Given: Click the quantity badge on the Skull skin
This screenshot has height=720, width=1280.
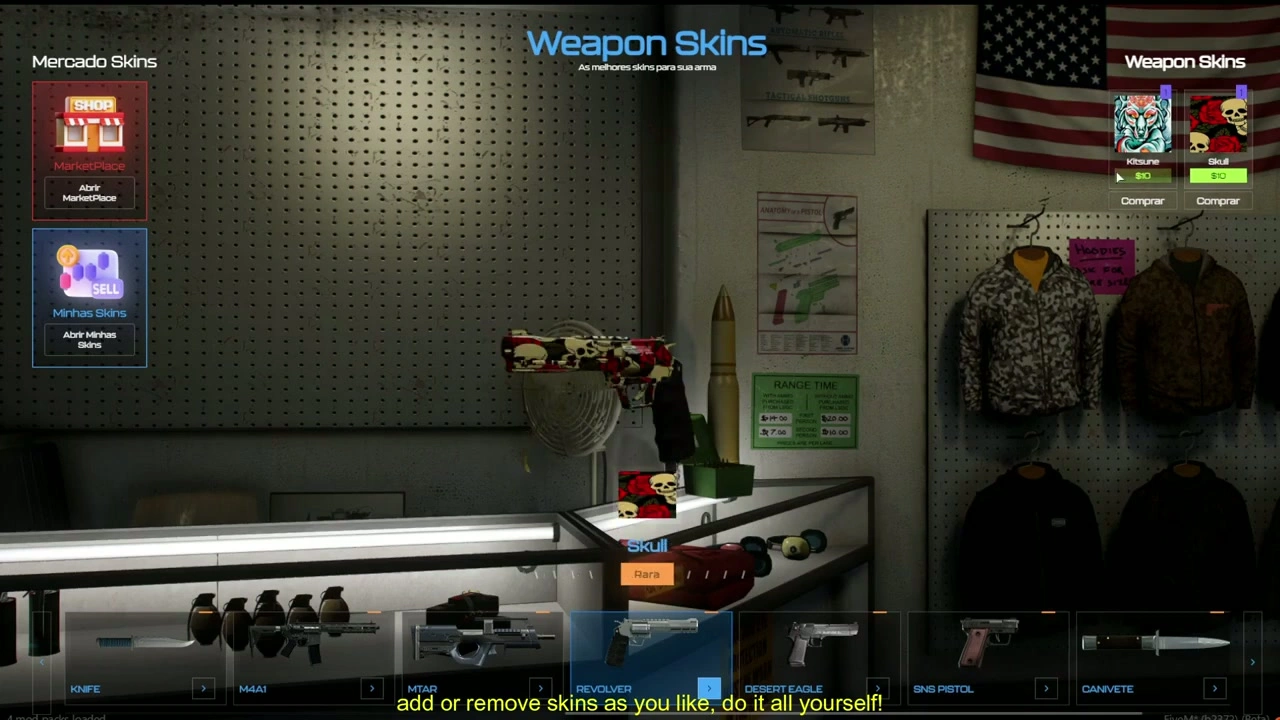Looking at the screenshot, I should pyautogui.click(x=1240, y=93).
